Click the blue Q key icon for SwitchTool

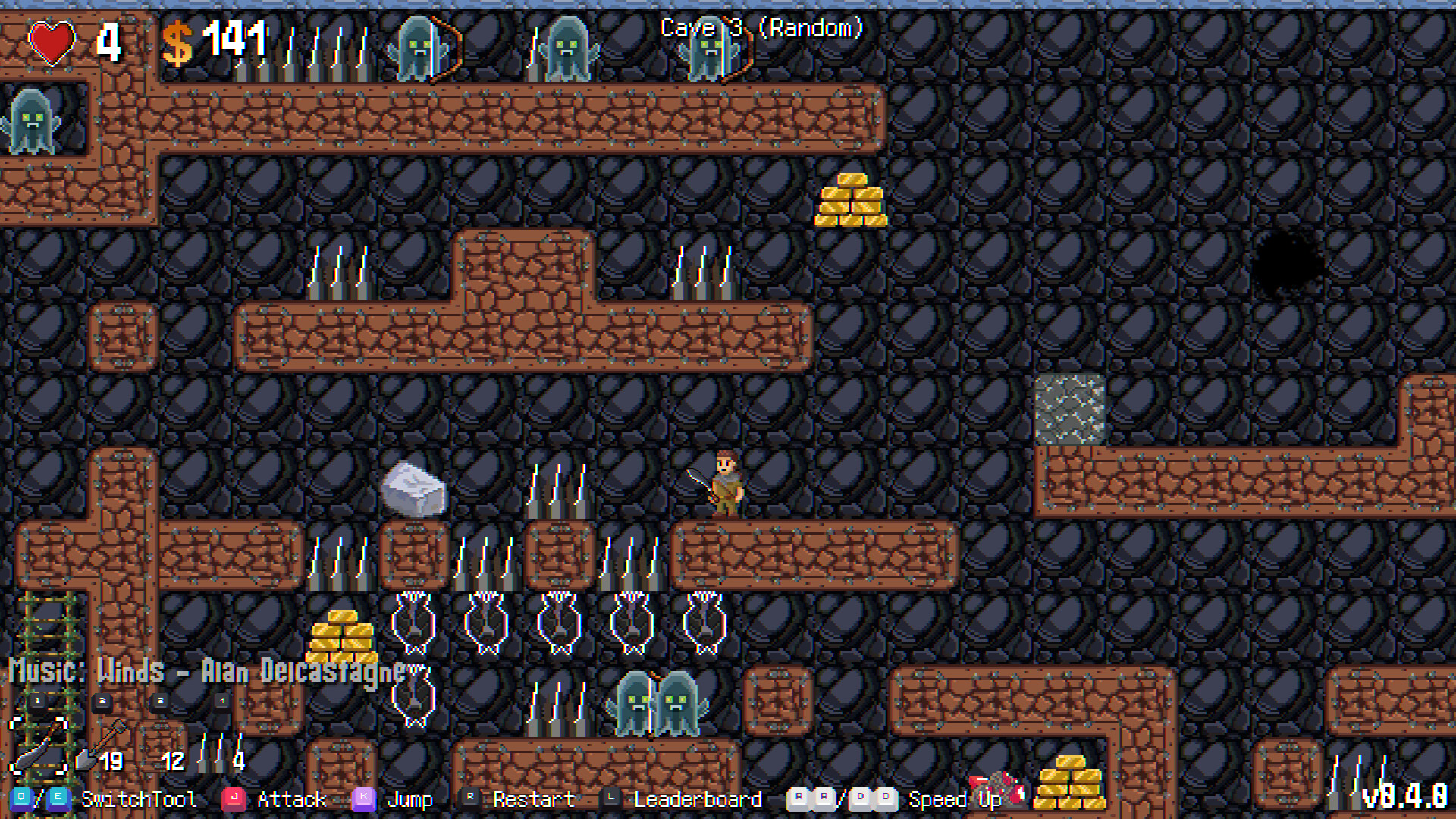21,799
